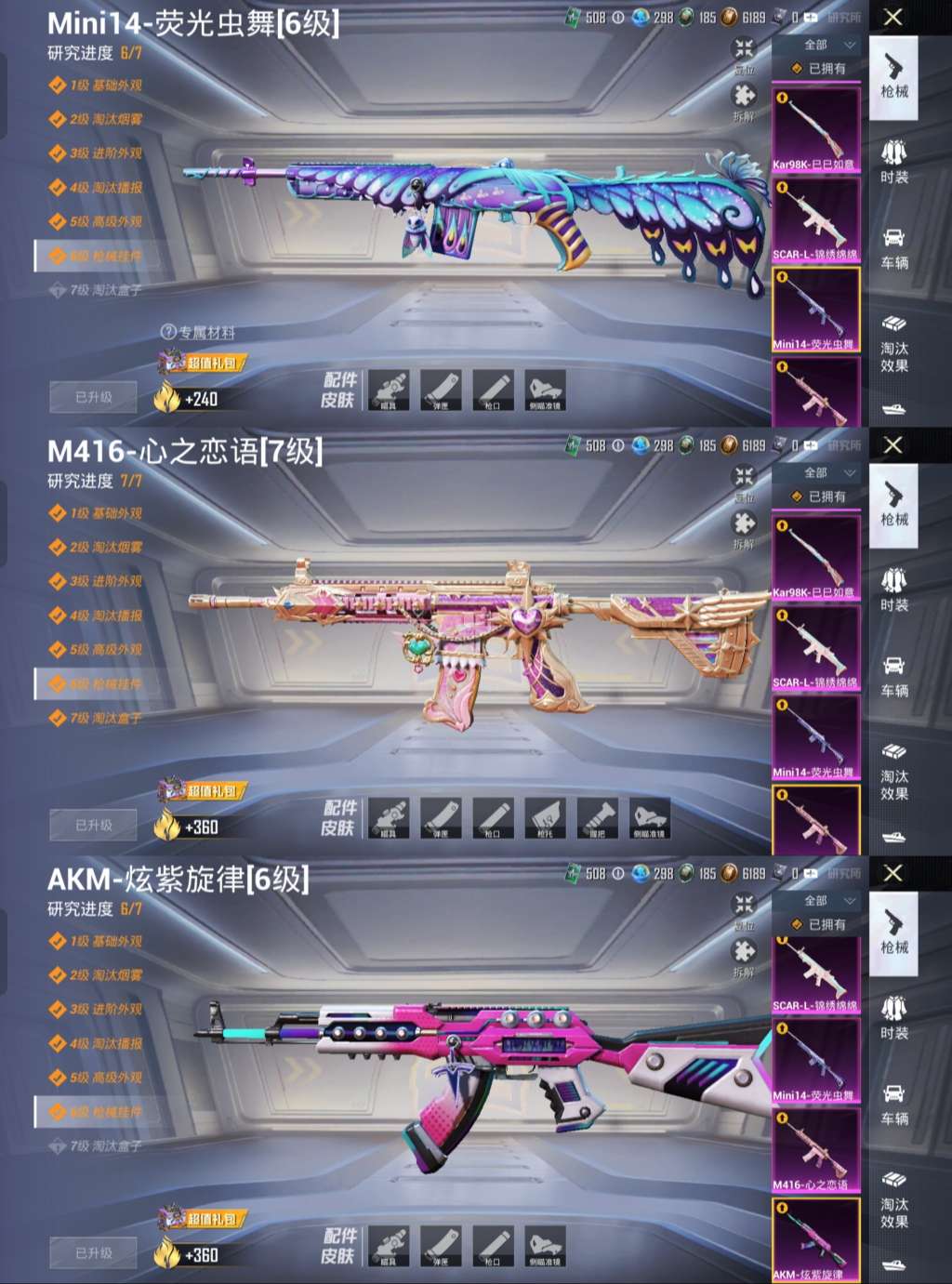Switch to 时装 tab on Mini14 screen
Screen dimensions: 952x1284
(x=894, y=161)
